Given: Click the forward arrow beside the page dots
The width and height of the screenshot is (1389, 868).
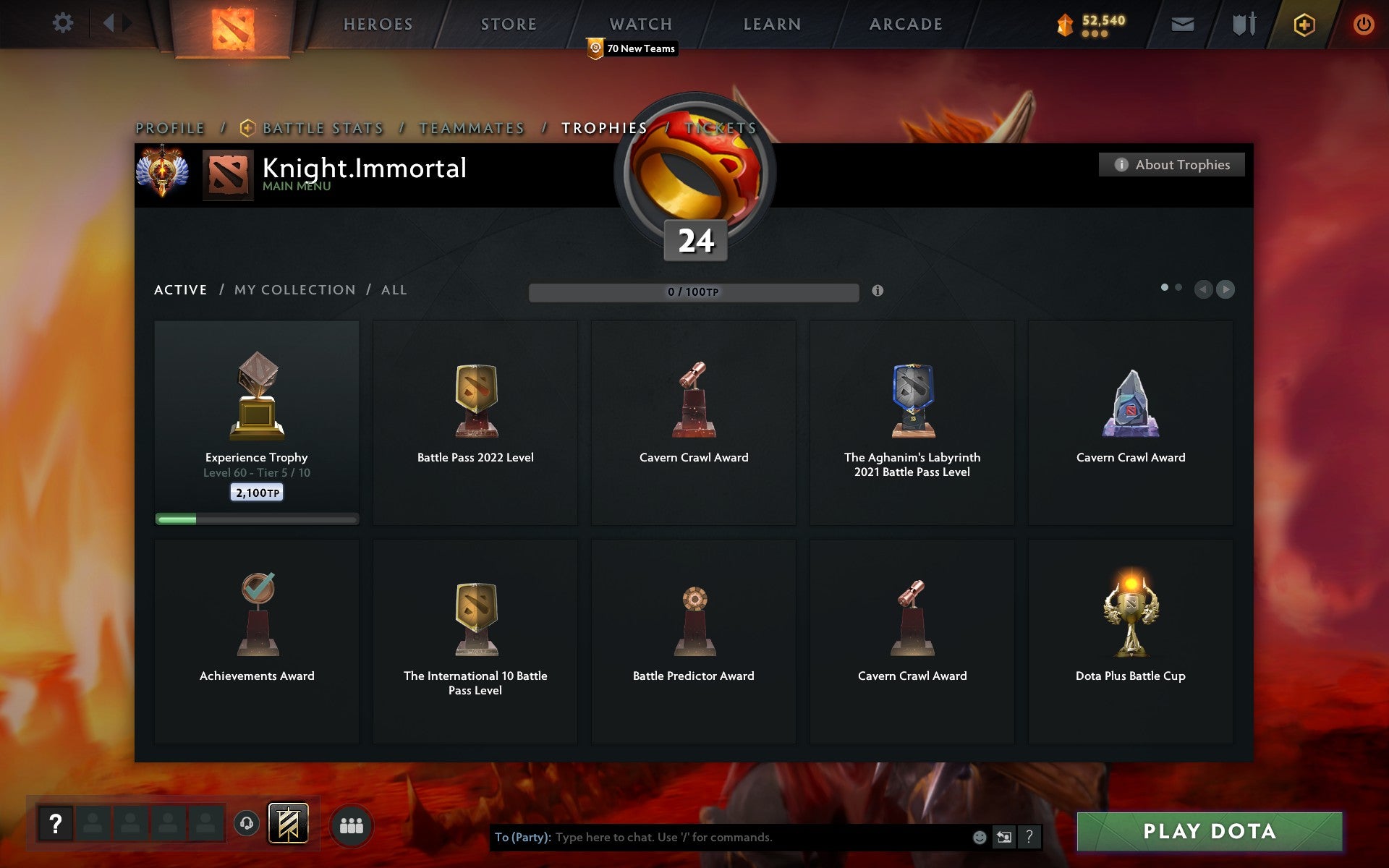Looking at the screenshot, I should pos(1226,290).
